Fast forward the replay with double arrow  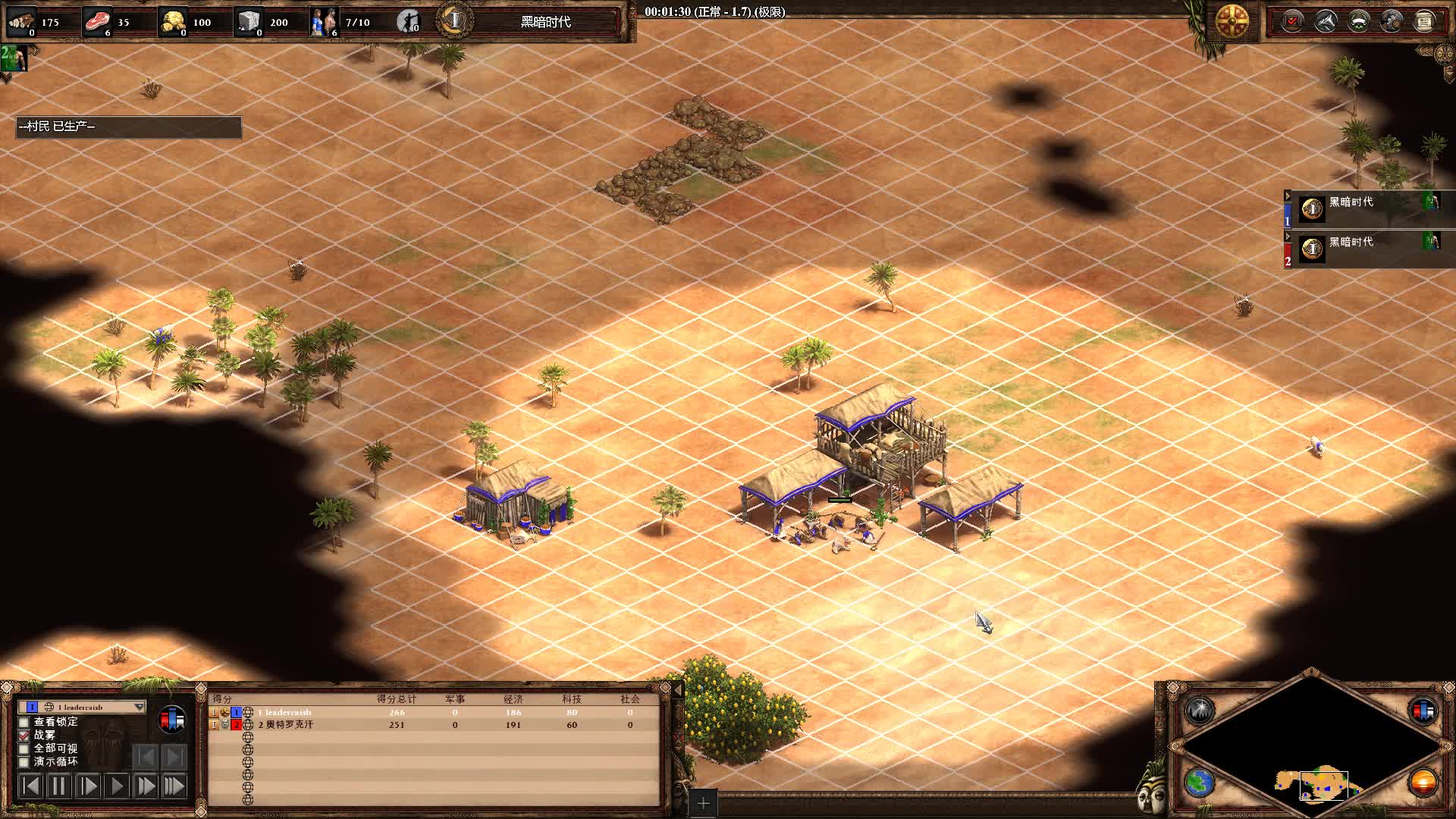(145, 786)
